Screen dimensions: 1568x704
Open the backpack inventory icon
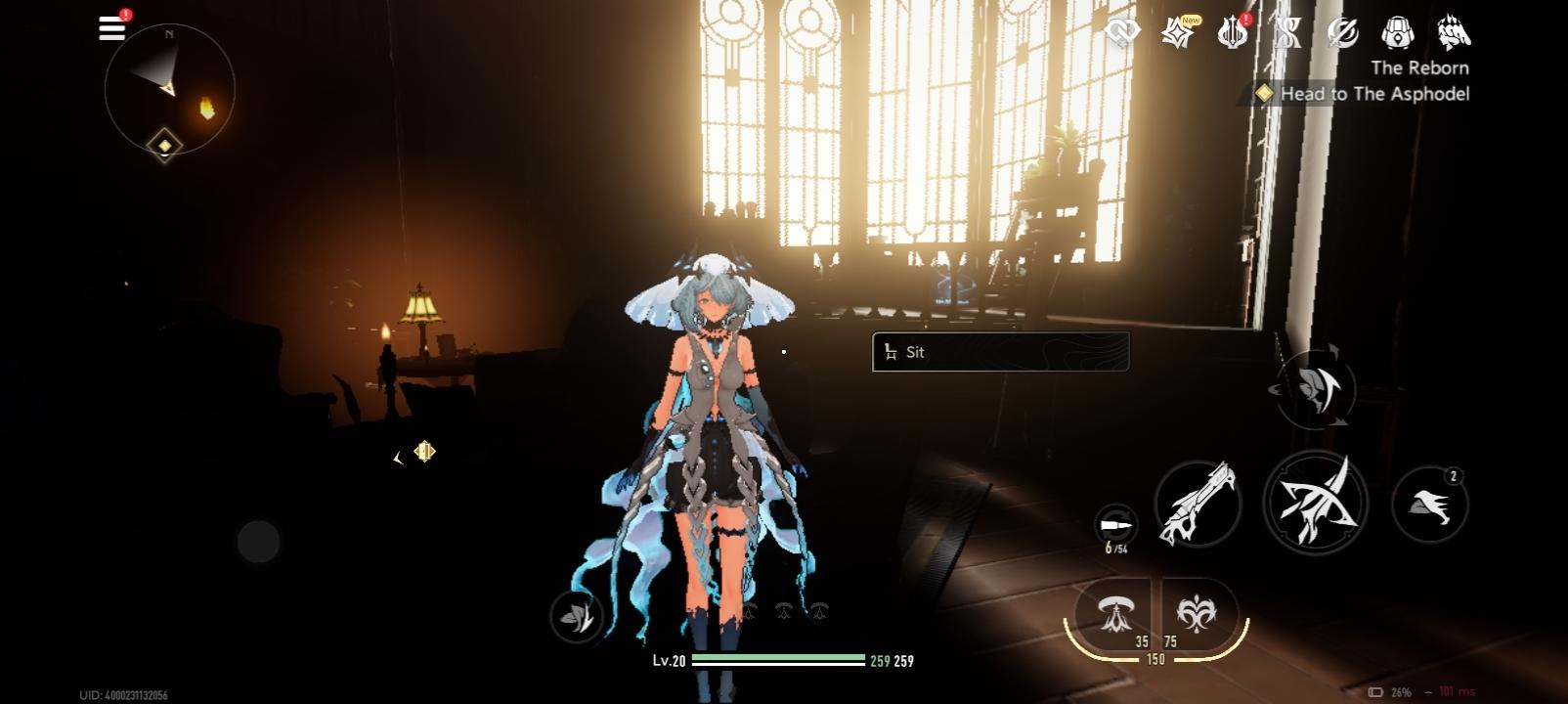(x=1398, y=33)
